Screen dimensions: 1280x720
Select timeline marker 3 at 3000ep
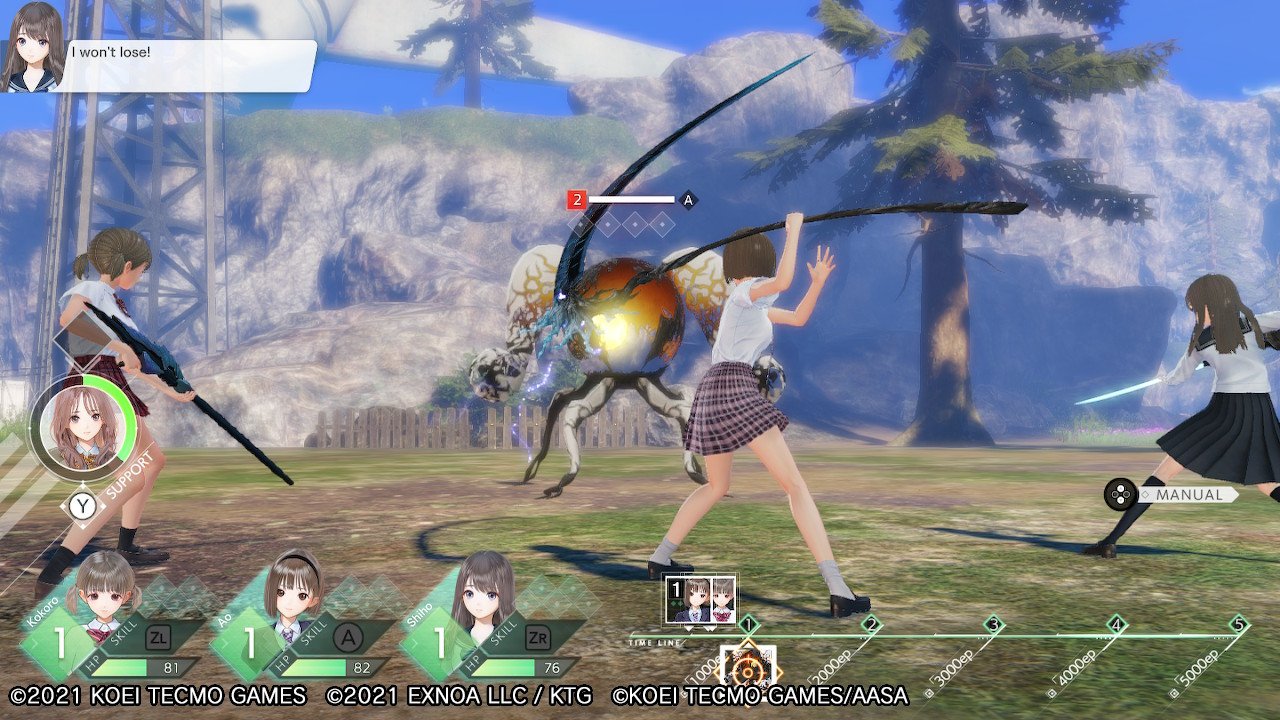point(993,625)
